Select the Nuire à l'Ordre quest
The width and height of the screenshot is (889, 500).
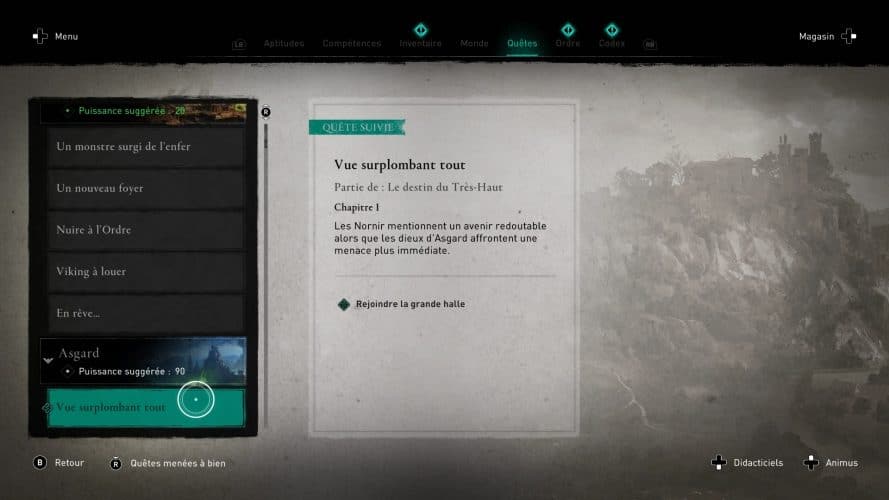tap(145, 230)
